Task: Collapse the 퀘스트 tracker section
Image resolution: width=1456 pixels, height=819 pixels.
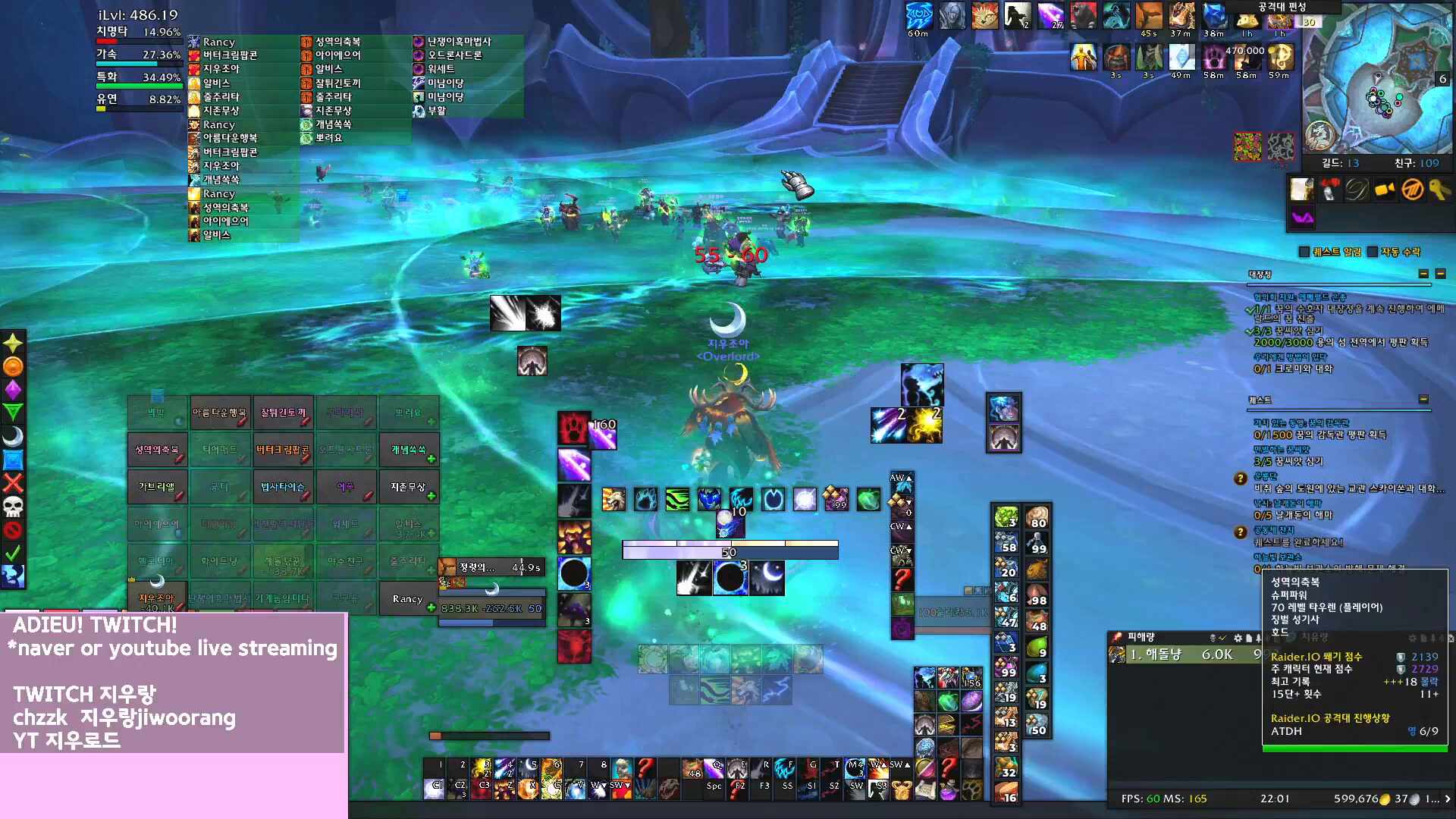Action: point(1423,400)
